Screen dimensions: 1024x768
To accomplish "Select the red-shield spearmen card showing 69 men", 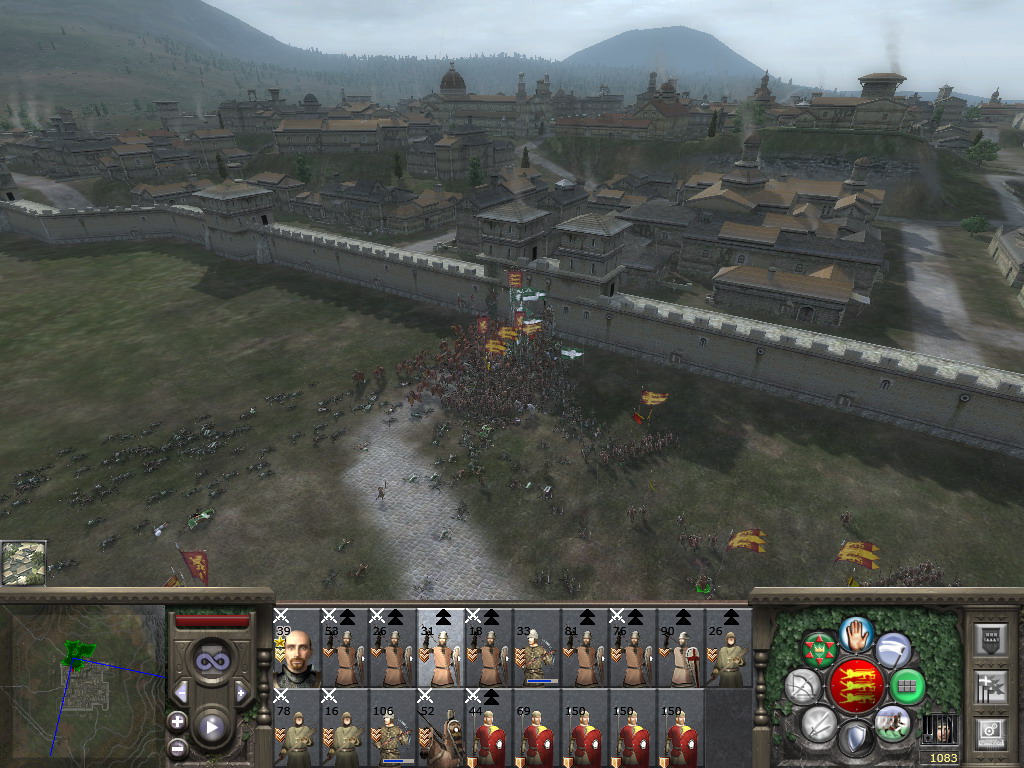I will point(536,728).
